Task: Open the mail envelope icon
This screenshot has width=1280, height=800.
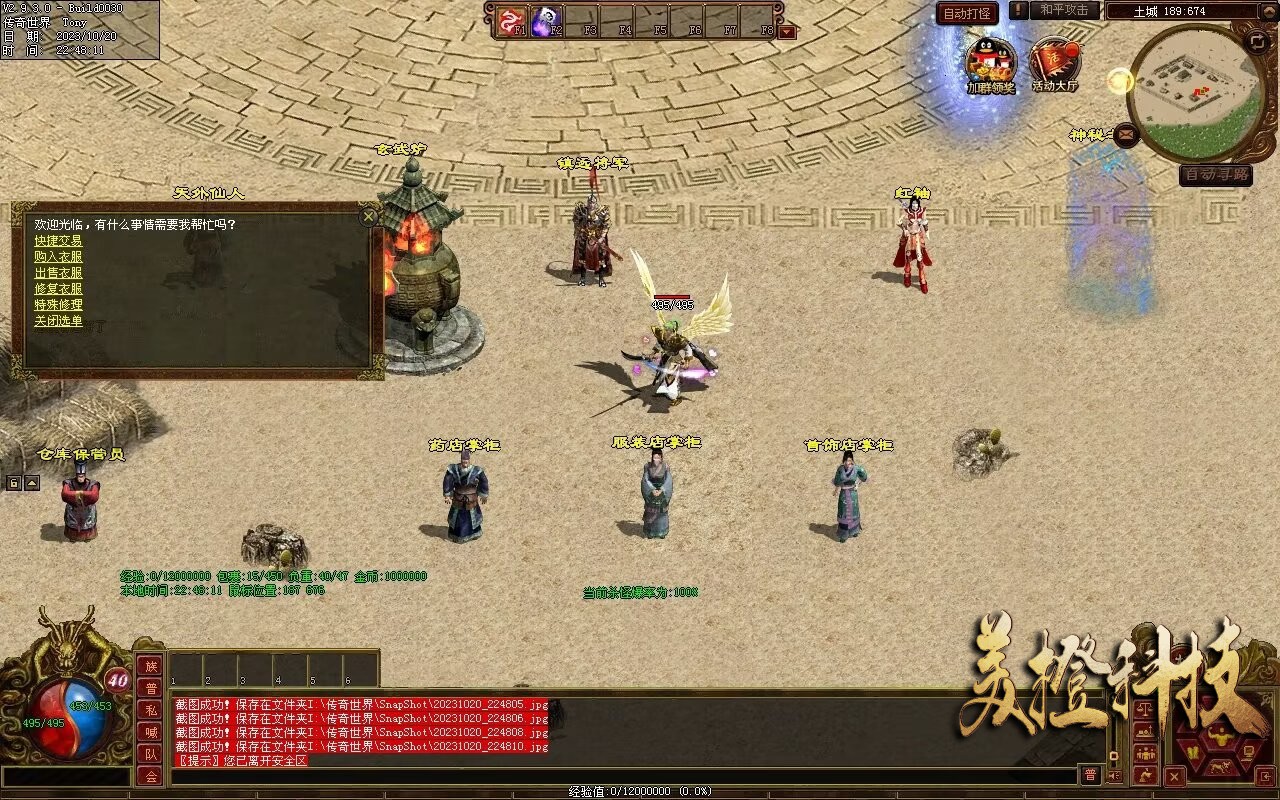Action: (x=1126, y=133)
